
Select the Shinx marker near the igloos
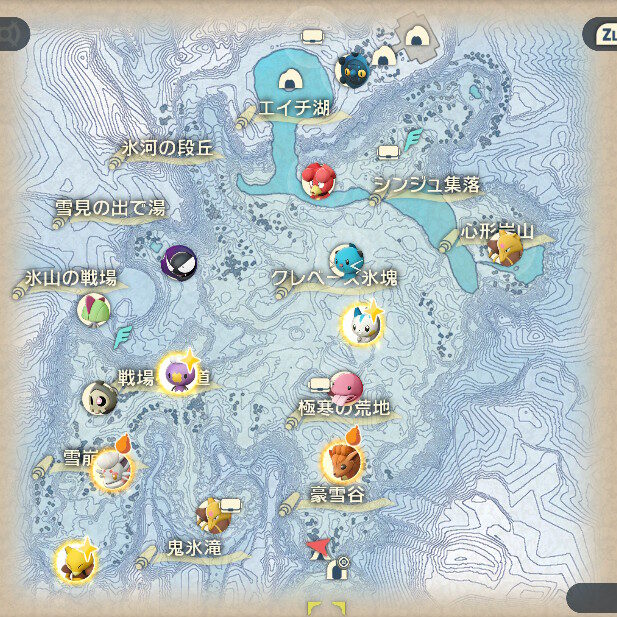pyautogui.click(x=353, y=69)
